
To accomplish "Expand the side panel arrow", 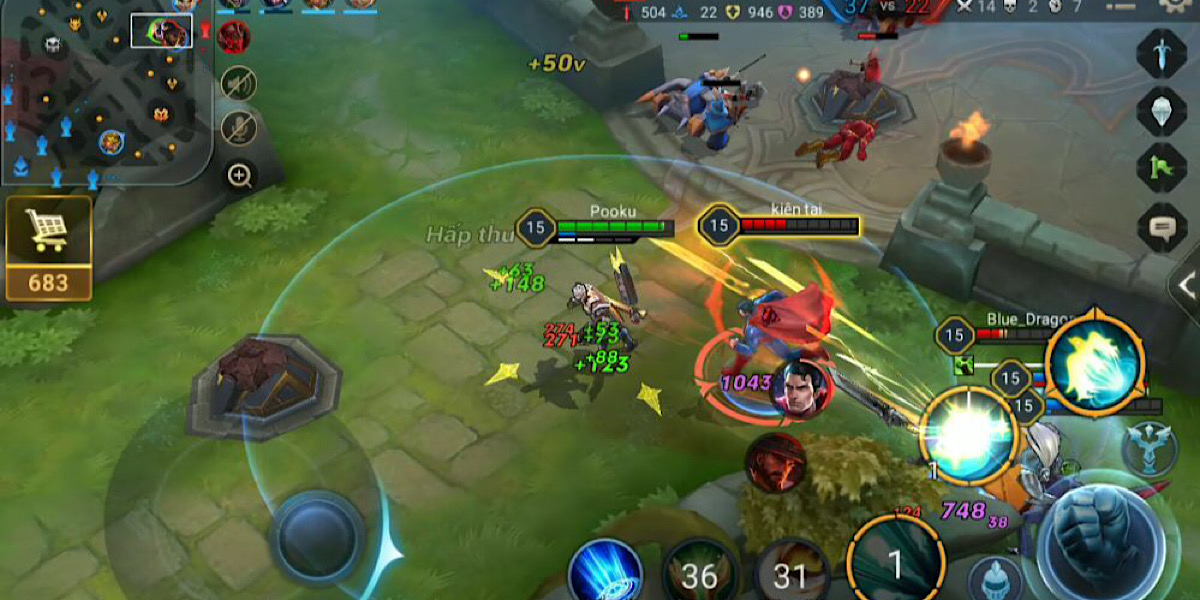I will coord(1186,284).
